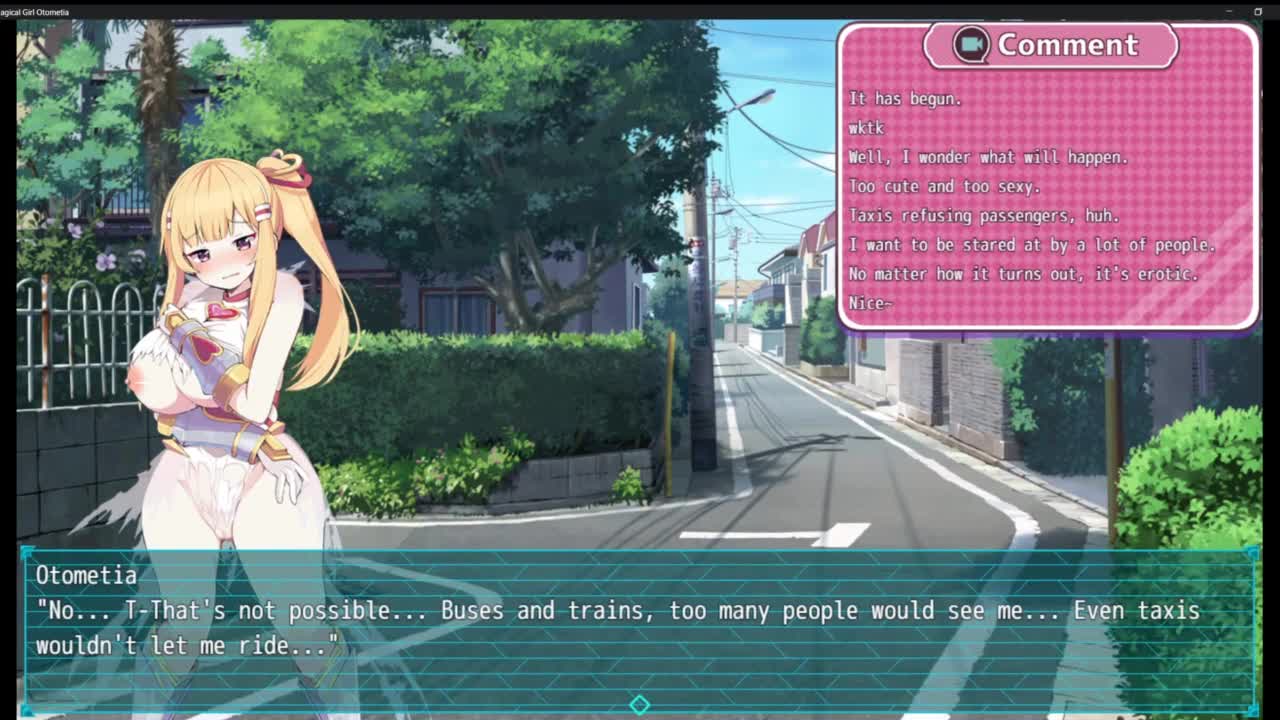Click the diamond continue indicator below the dialogue
The height and width of the screenshot is (720, 1280).
pos(639,705)
